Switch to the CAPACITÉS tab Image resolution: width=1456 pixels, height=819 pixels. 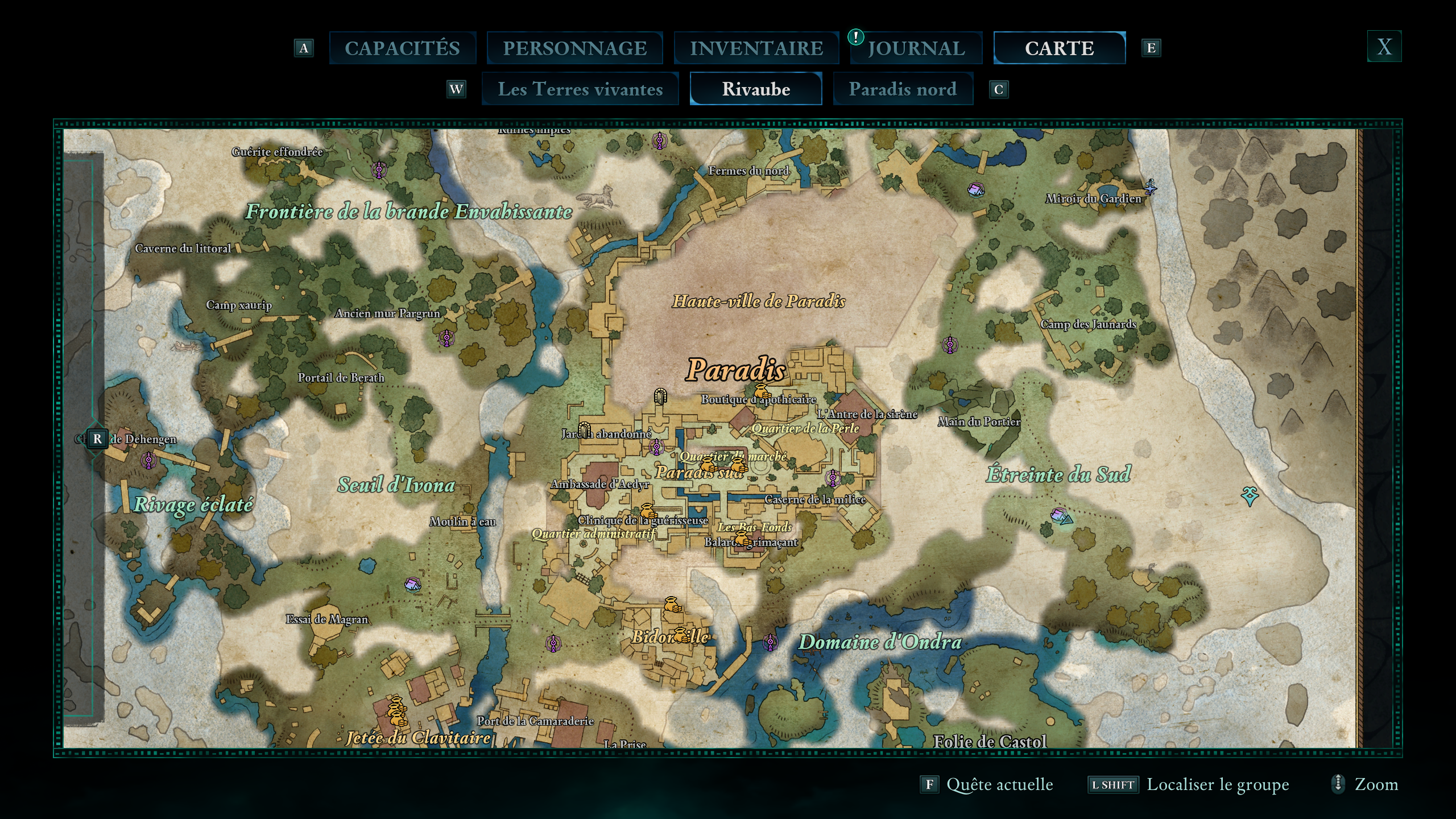[x=402, y=48]
